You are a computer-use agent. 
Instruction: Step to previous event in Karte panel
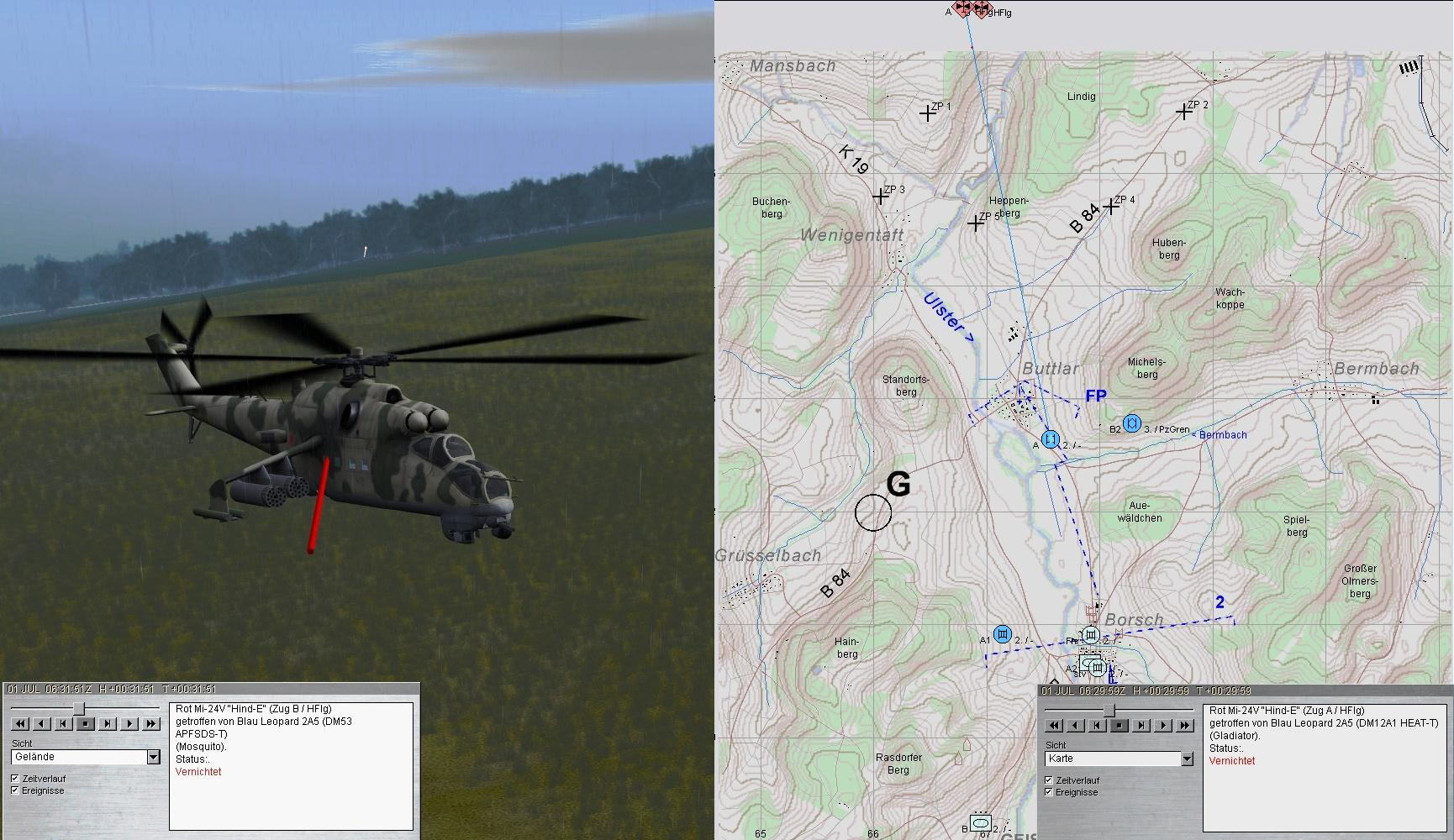click(x=1097, y=725)
